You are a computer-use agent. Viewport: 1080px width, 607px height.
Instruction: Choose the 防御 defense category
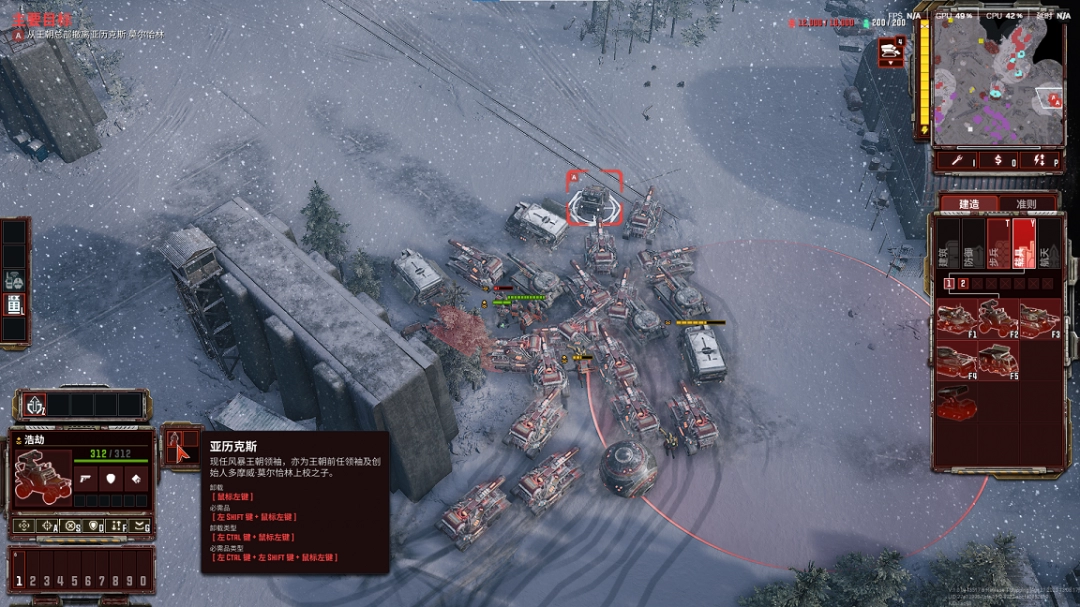(x=971, y=244)
